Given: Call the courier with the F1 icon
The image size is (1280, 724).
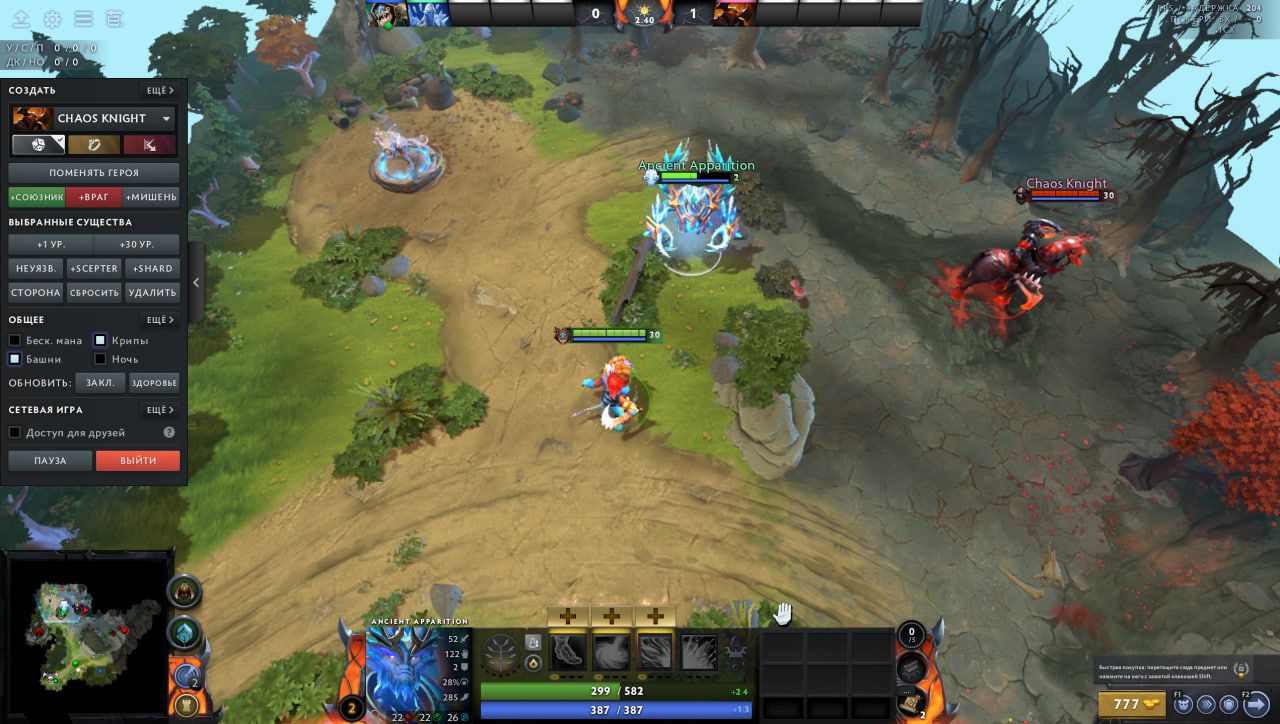Looking at the screenshot, I should (x=1183, y=704).
